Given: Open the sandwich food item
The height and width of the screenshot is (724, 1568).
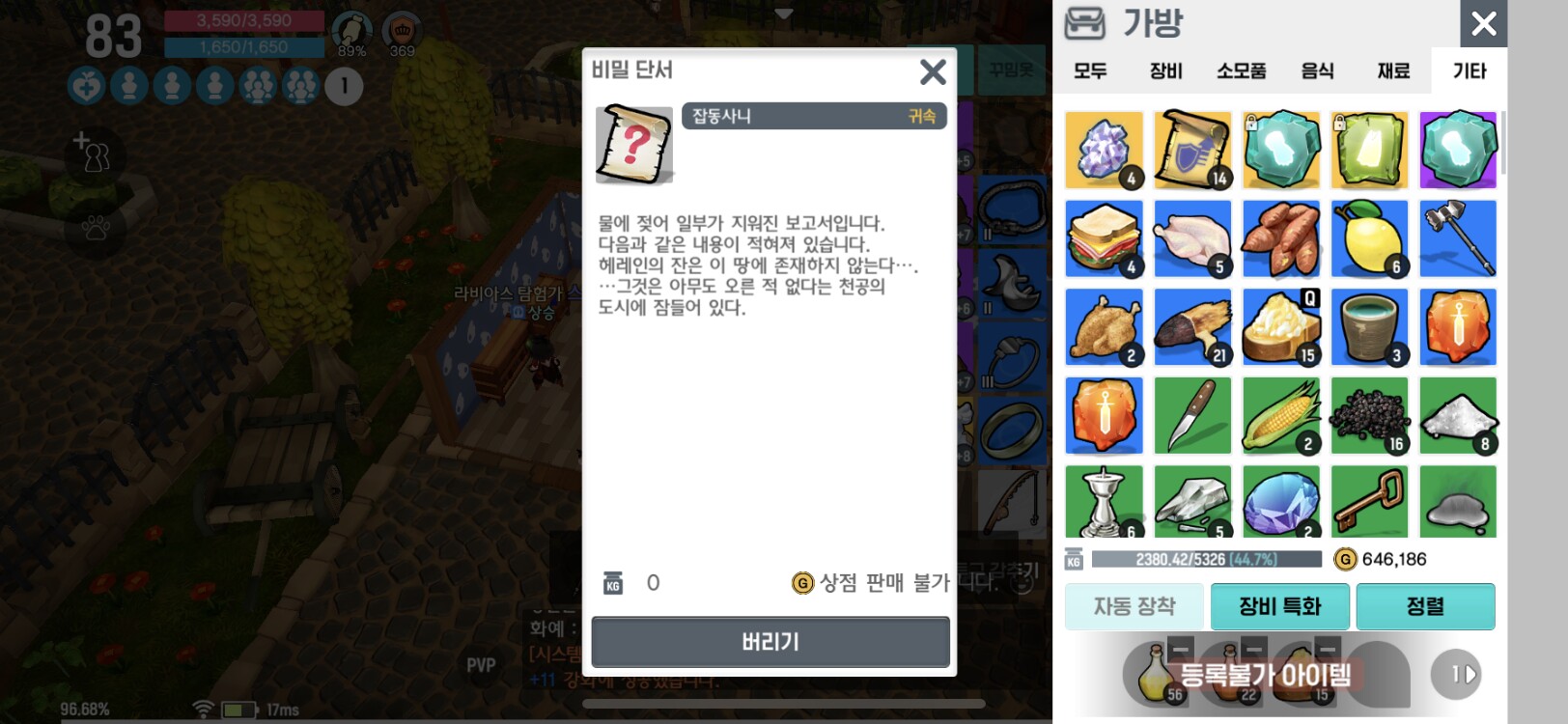Looking at the screenshot, I should pyautogui.click(x=1104, y=237).
